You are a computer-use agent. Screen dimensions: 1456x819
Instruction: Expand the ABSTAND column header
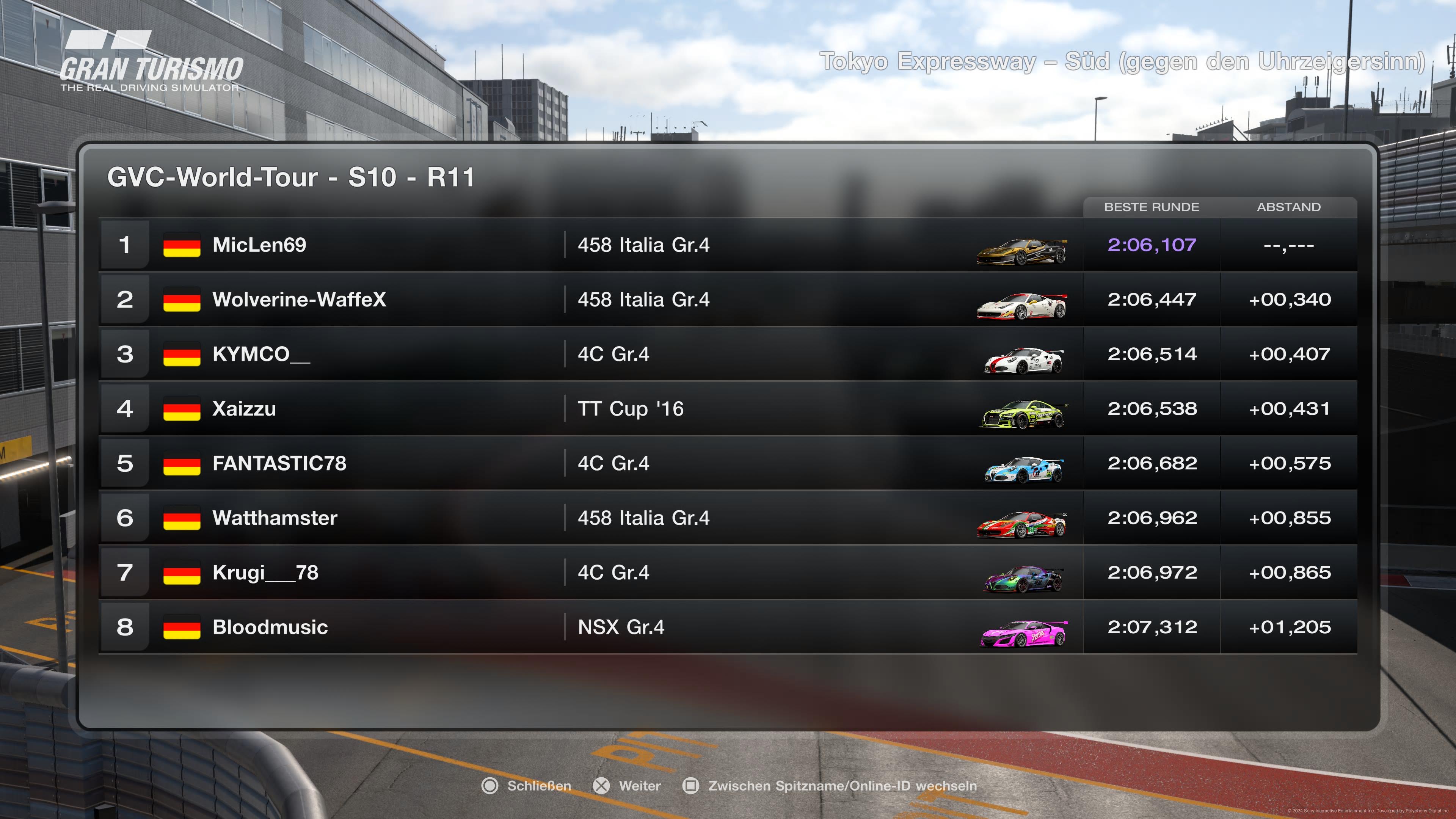point(1290,207)
